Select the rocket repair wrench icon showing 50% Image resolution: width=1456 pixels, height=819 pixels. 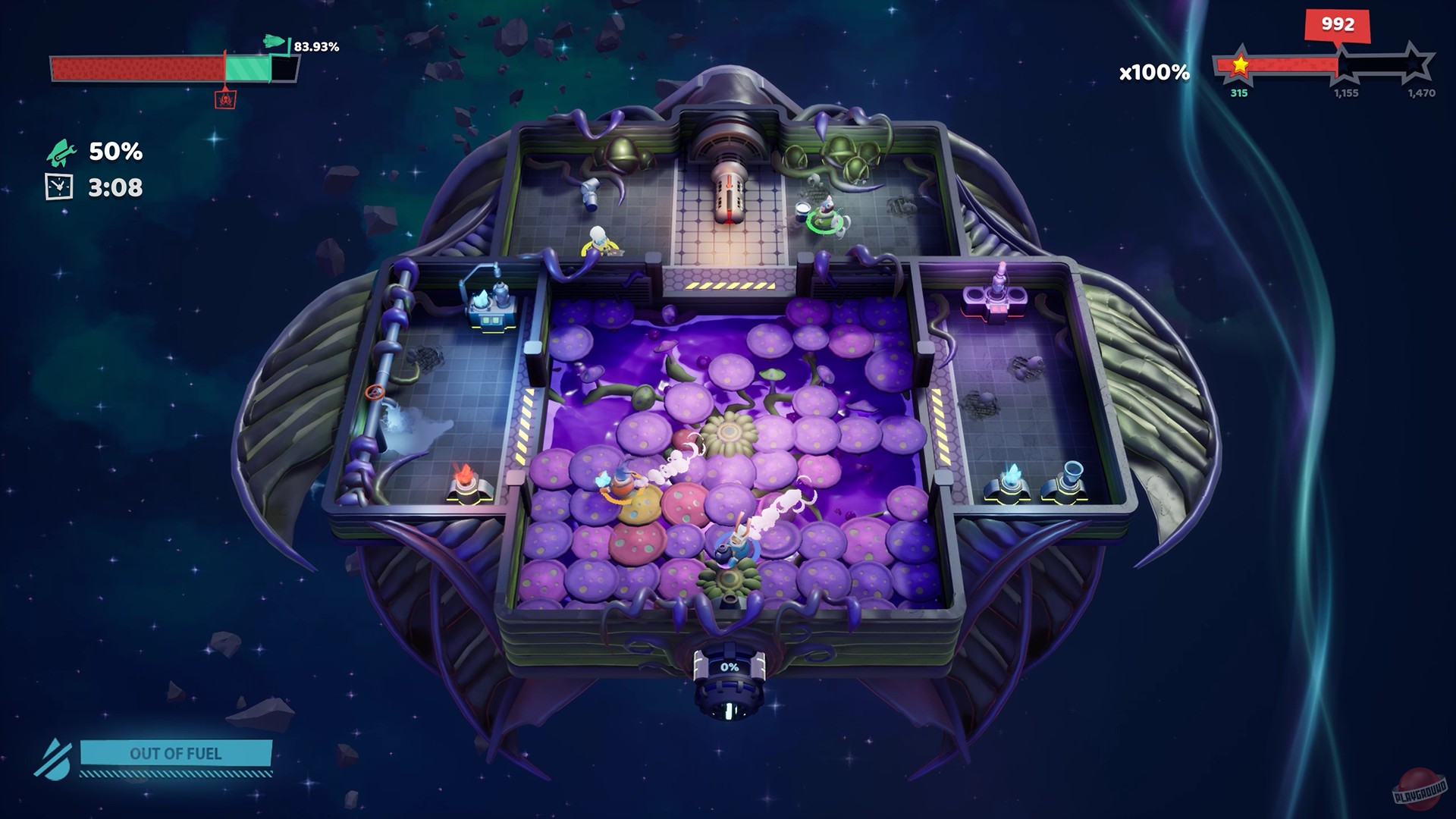[62, 153]
